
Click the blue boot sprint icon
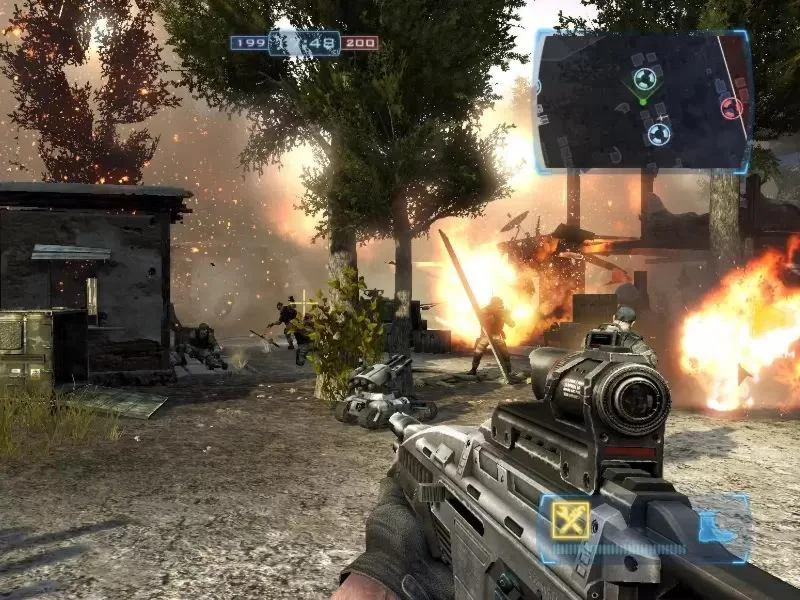pos(716,524)
